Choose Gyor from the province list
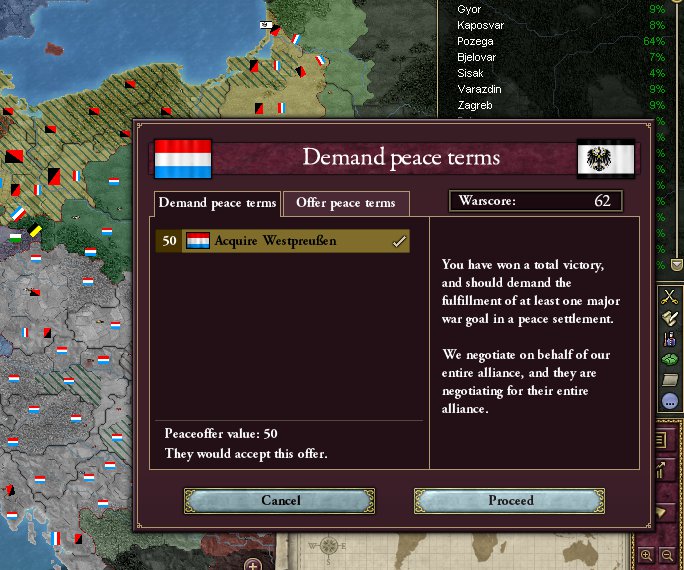Screen dimensions: 684x570 469,9
